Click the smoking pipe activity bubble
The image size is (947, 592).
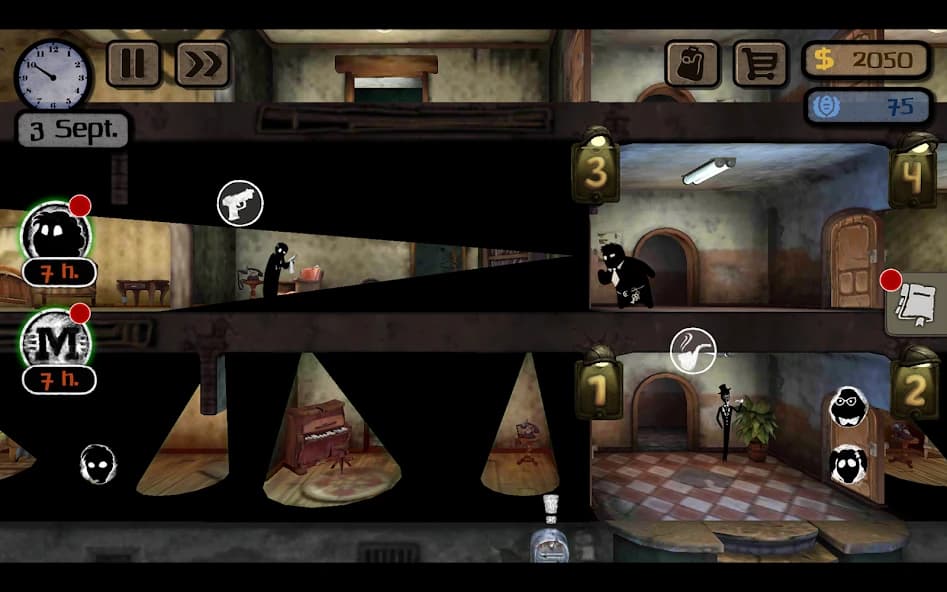[693, 351]
